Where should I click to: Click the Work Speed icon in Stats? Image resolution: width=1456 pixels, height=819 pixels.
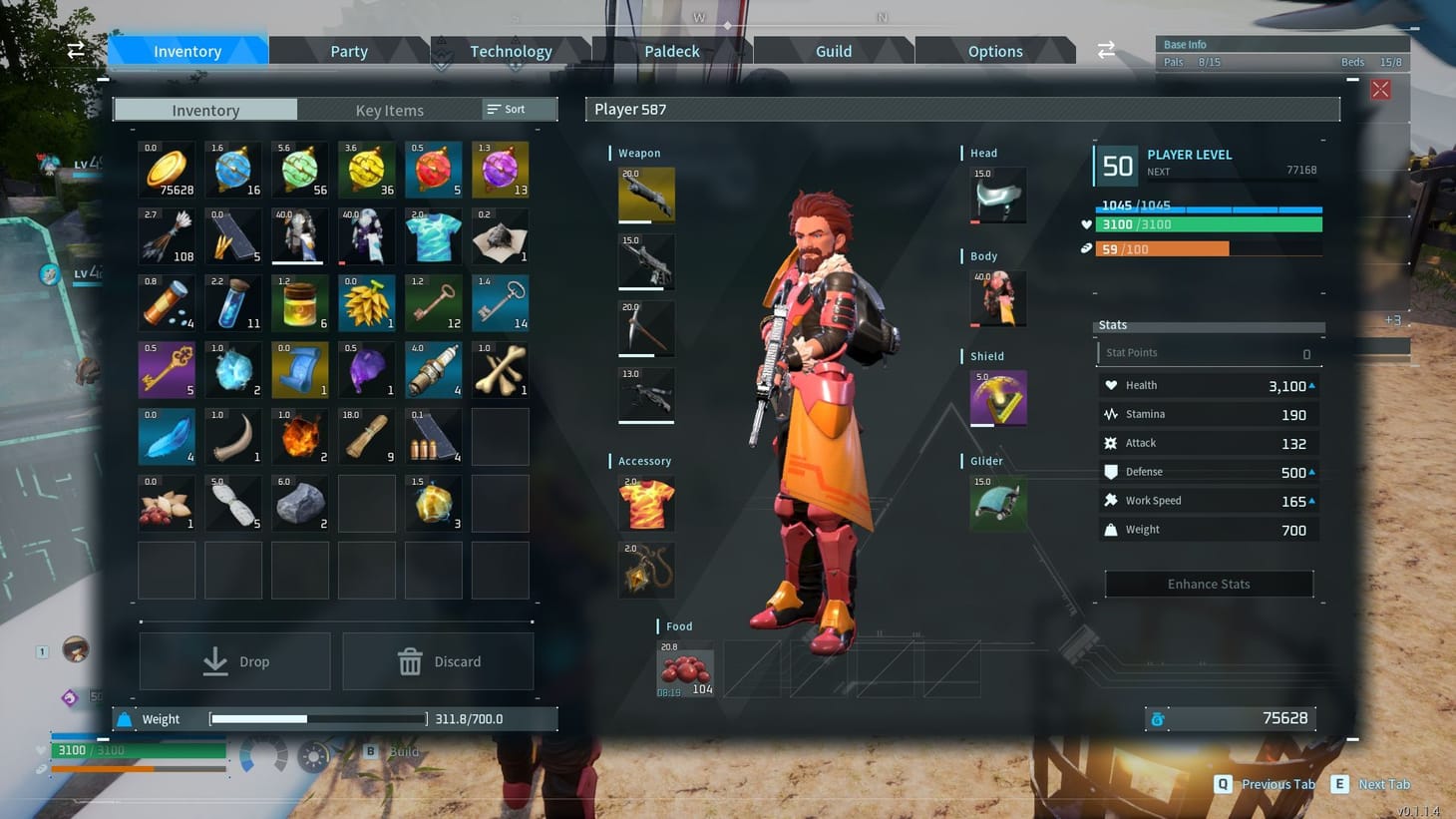[1113, 500]
